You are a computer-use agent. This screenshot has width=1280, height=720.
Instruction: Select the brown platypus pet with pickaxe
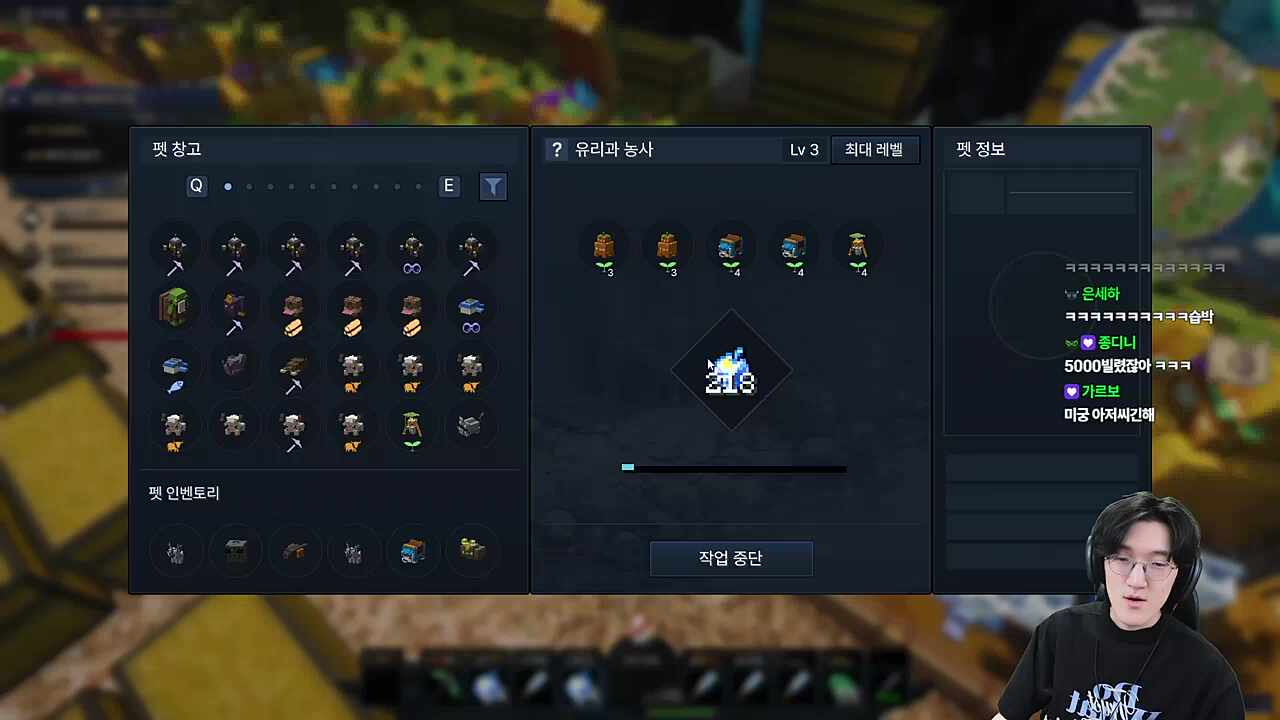293,370
